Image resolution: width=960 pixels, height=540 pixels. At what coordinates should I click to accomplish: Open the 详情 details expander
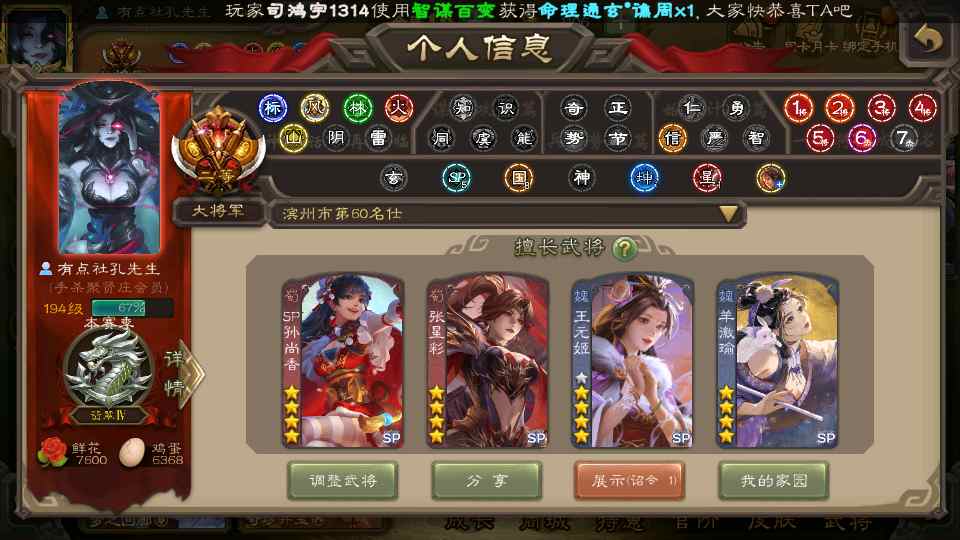click(x=178, y=374)
